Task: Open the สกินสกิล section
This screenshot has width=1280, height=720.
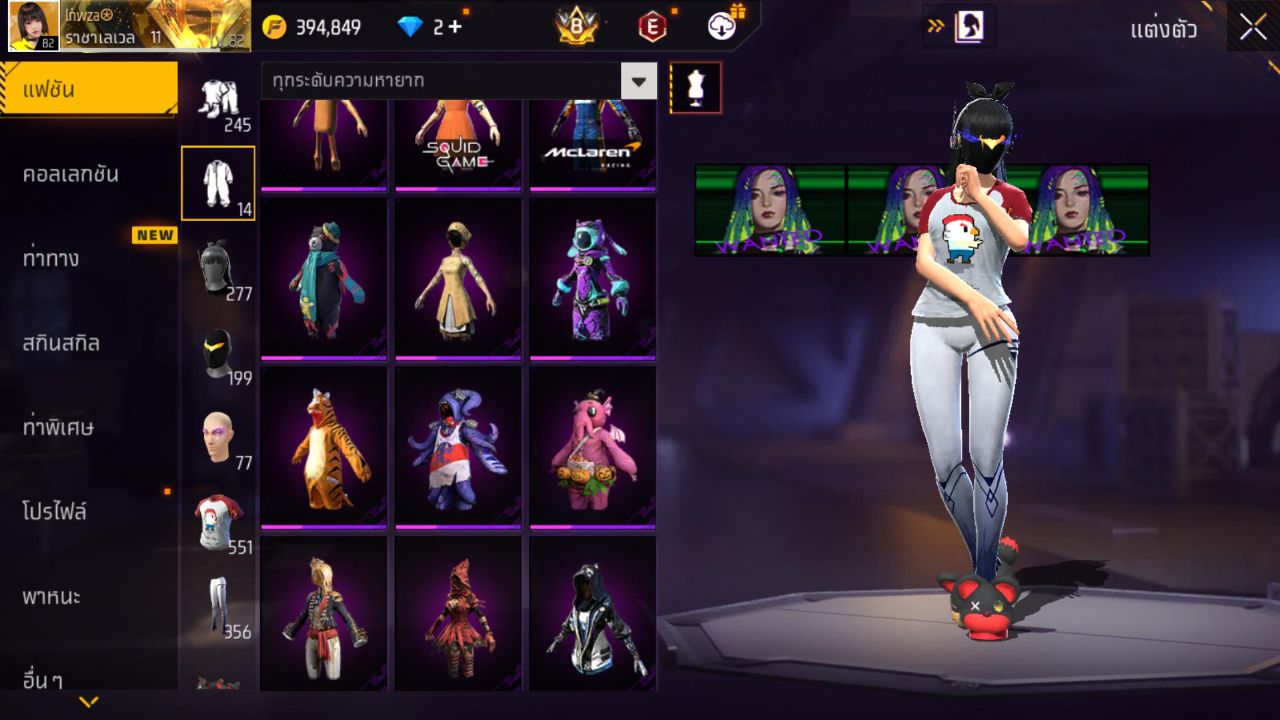Action: tap(61, 343)
